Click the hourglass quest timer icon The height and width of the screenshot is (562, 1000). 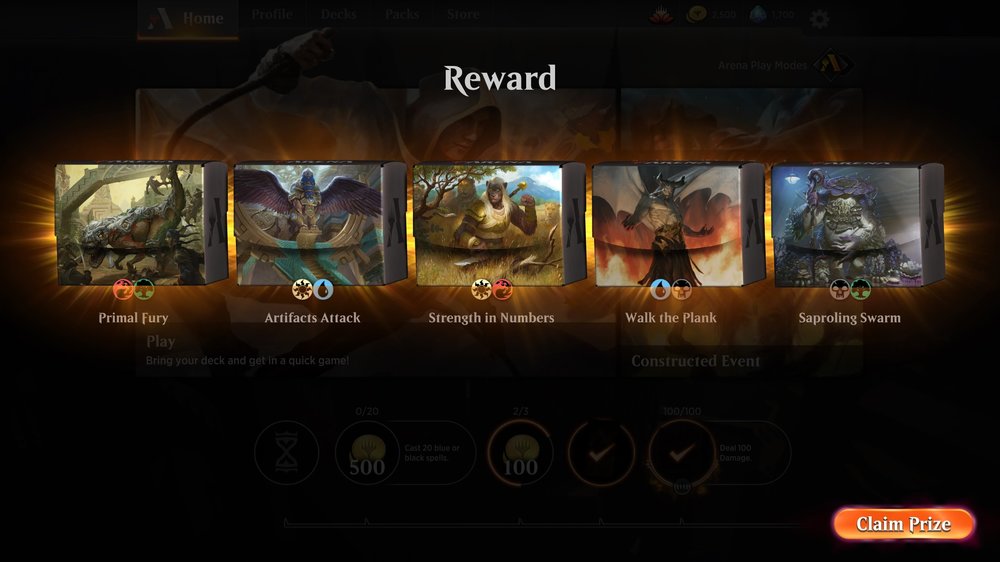pos(286,453)
